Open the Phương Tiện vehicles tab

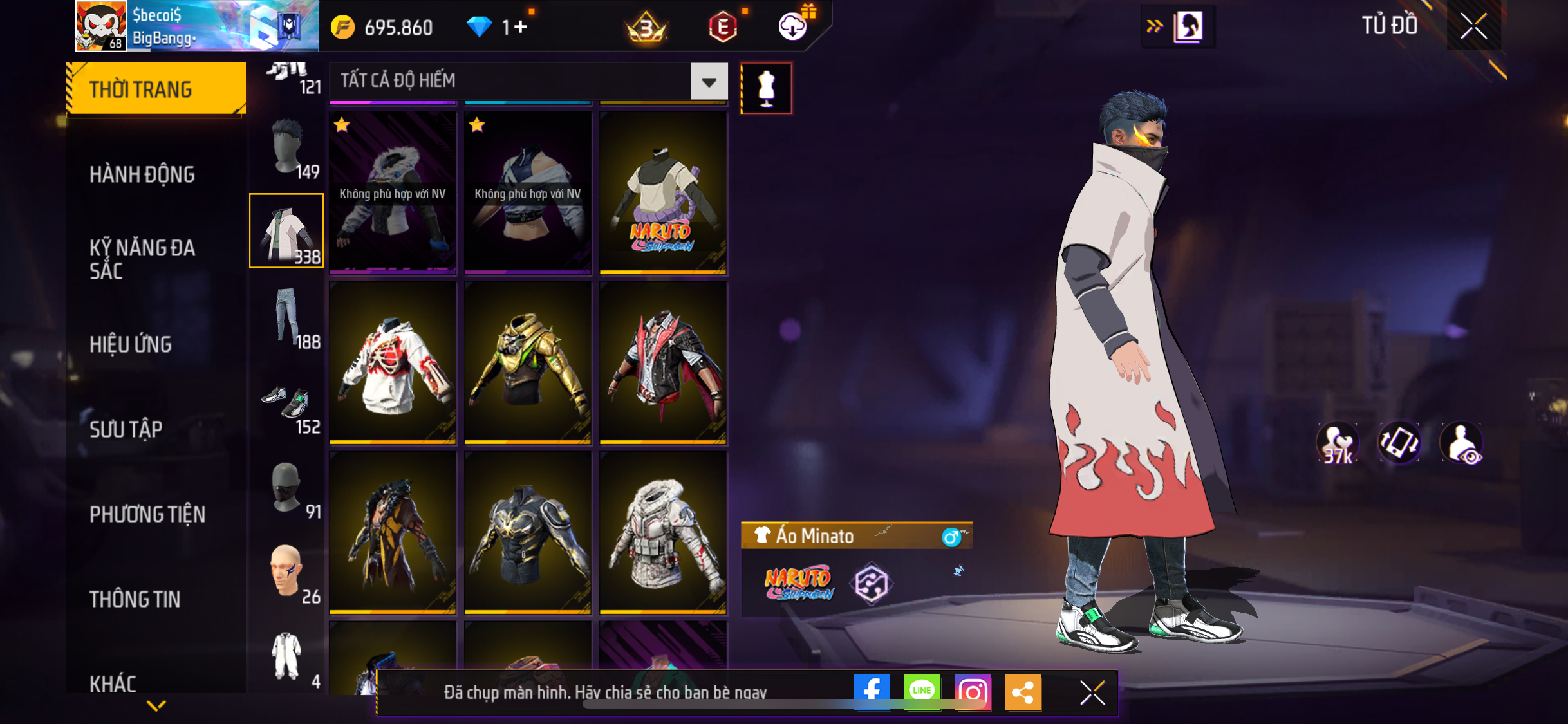[147, 514]
